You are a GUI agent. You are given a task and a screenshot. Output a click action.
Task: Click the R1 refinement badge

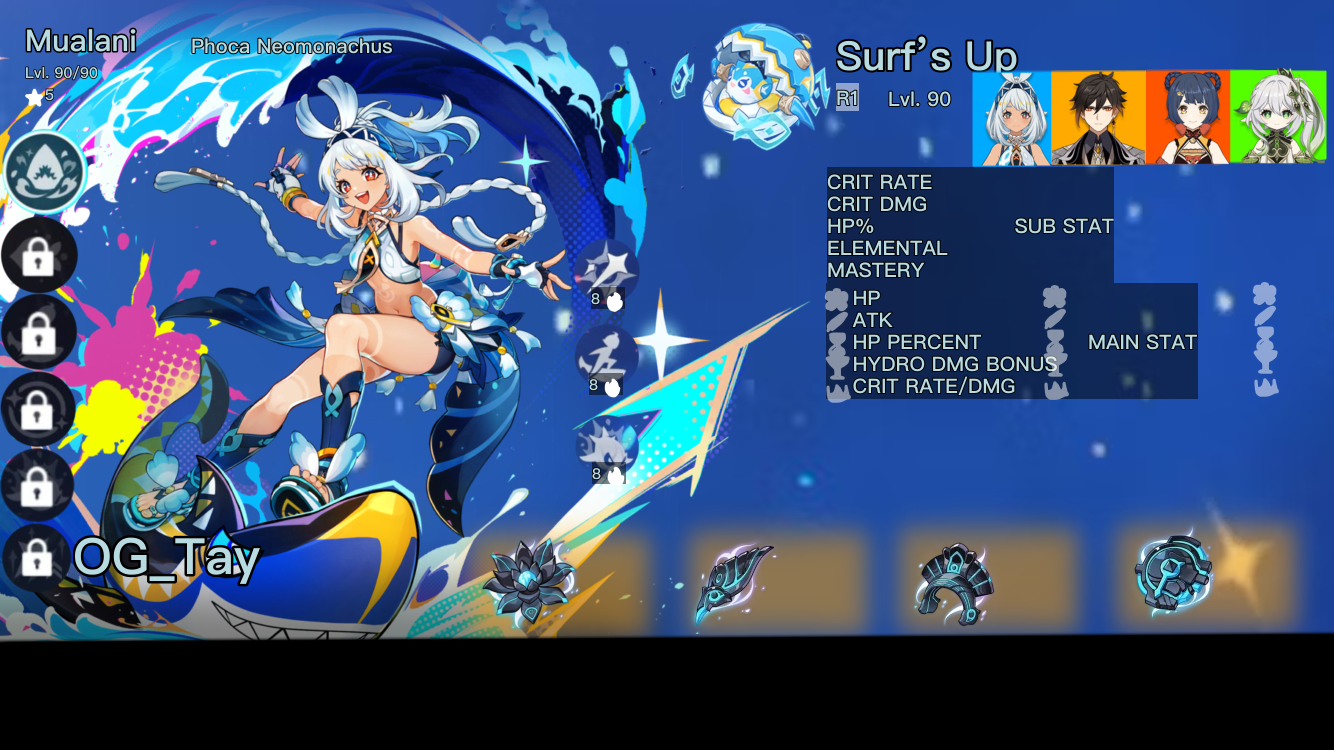[x=845, y=99]
